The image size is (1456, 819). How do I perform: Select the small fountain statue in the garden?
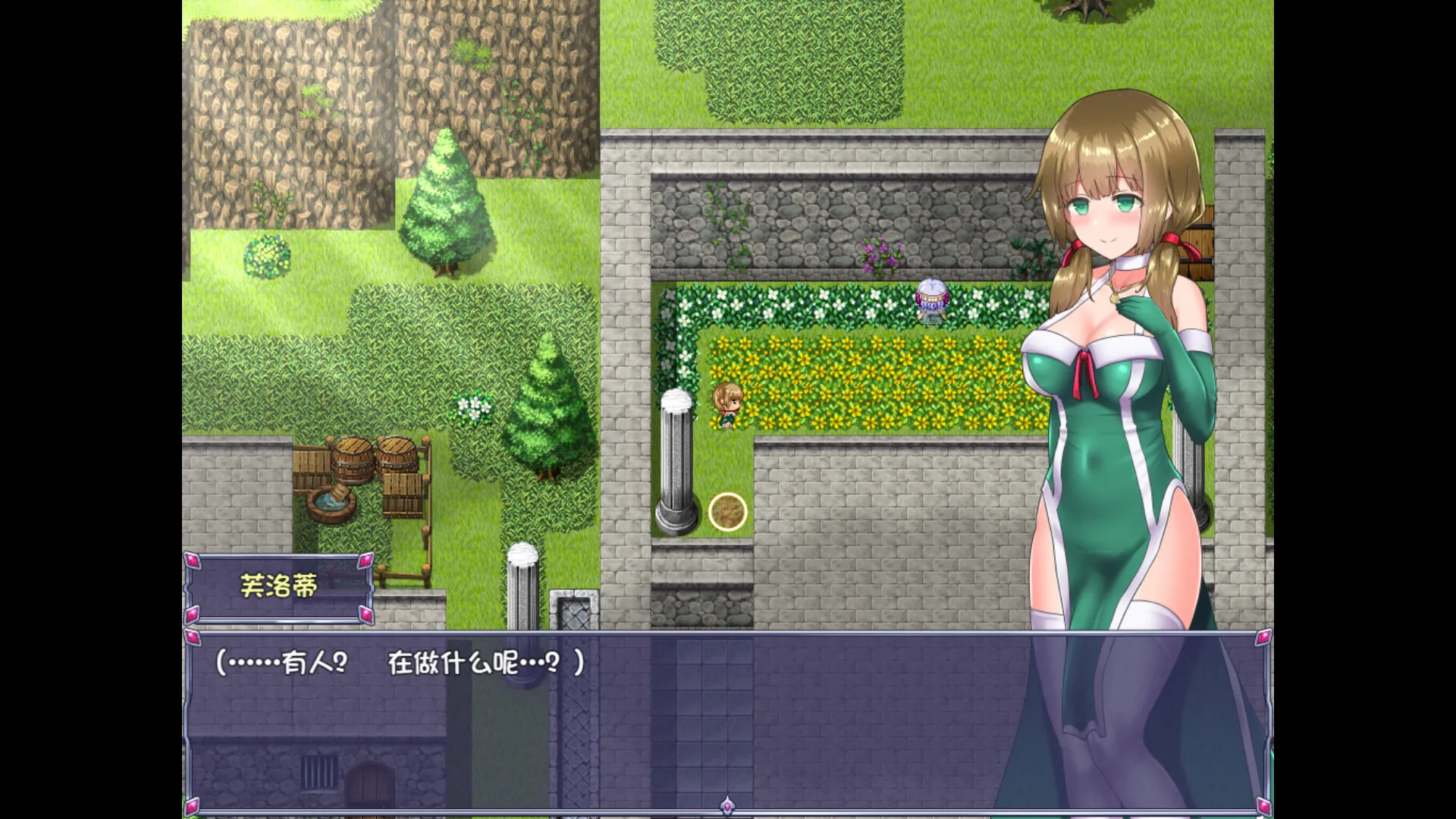click(x=931, y=301)
